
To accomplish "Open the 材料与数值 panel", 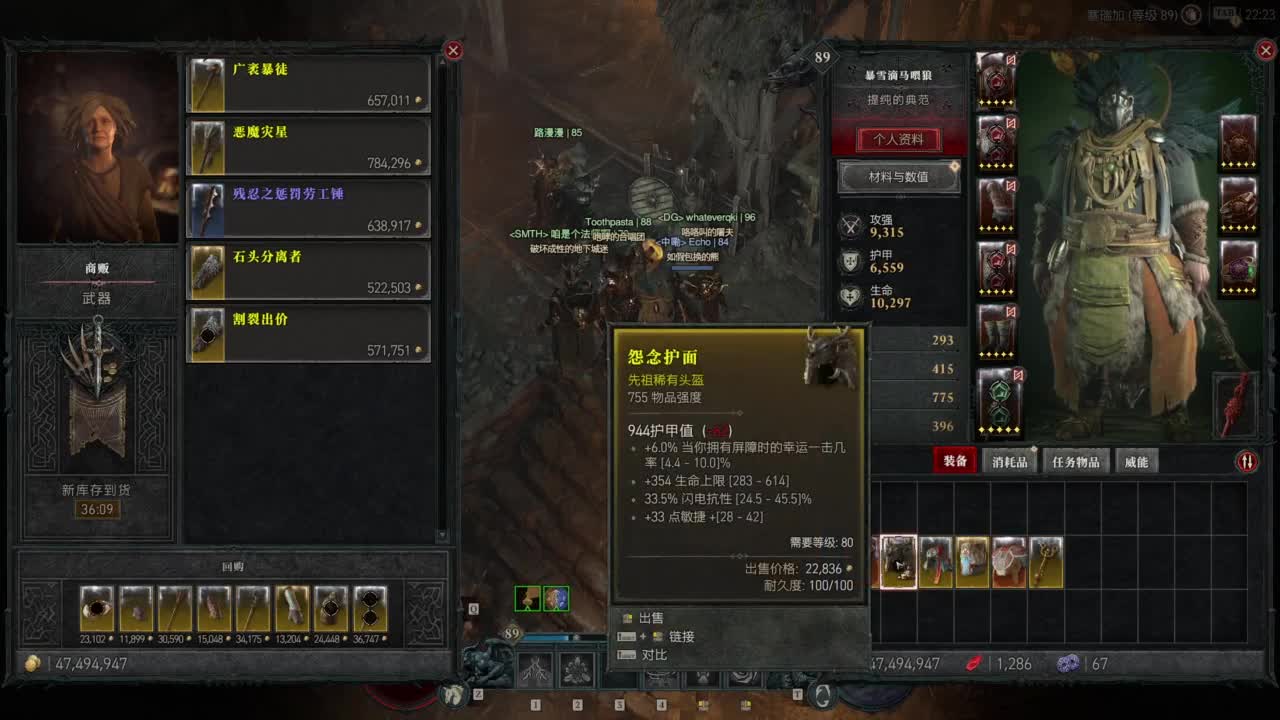I will click(x=899, y=178).
